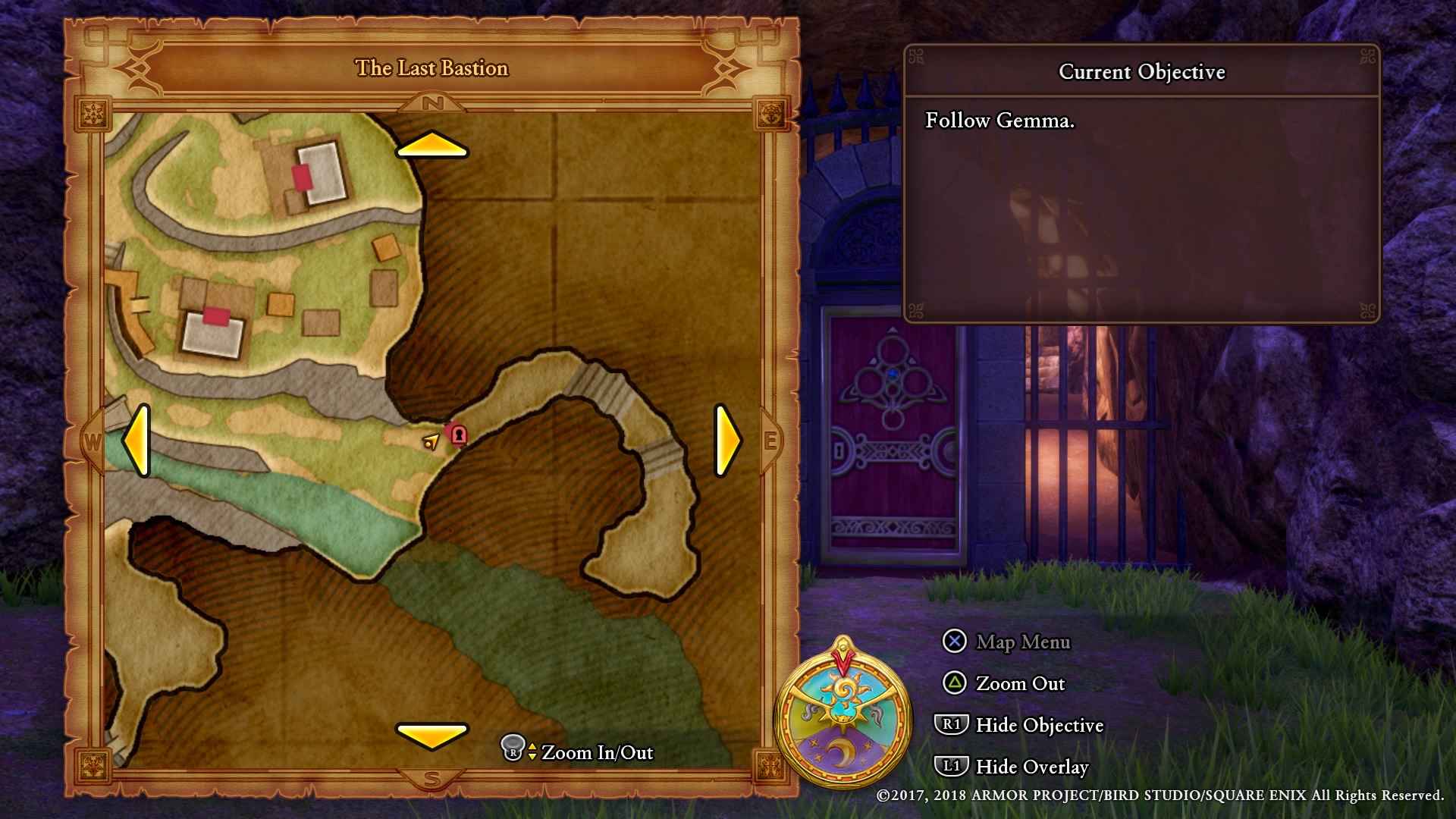The height and width of the screenshot is (819, 1456).
Task: Click the triangle Zoom Out button icon
Action: [954, 683]
